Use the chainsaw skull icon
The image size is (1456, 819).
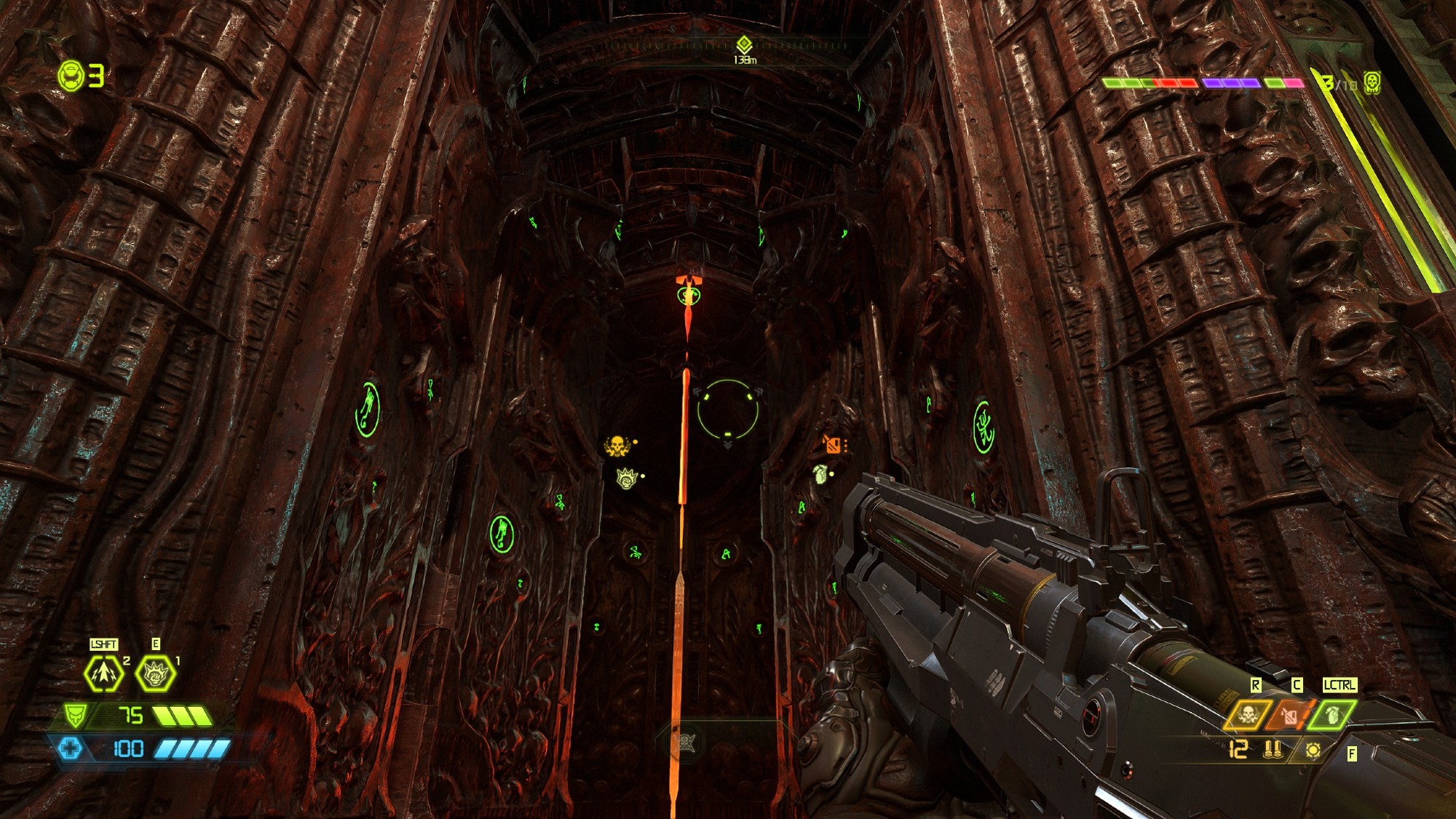[1248, 715]
